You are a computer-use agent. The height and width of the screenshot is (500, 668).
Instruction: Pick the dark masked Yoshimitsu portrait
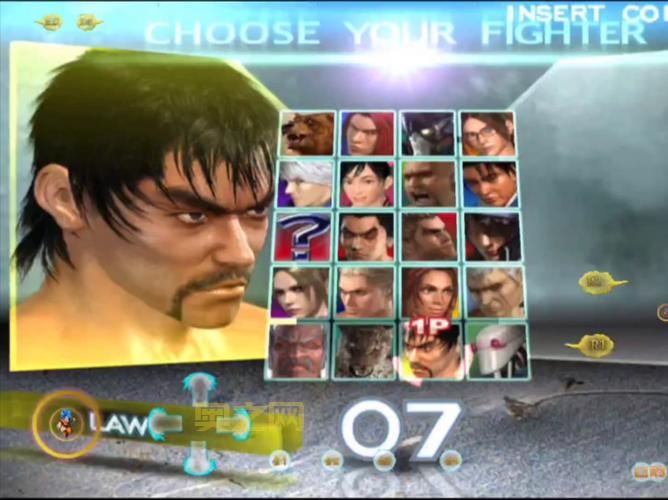pos(428,132)
